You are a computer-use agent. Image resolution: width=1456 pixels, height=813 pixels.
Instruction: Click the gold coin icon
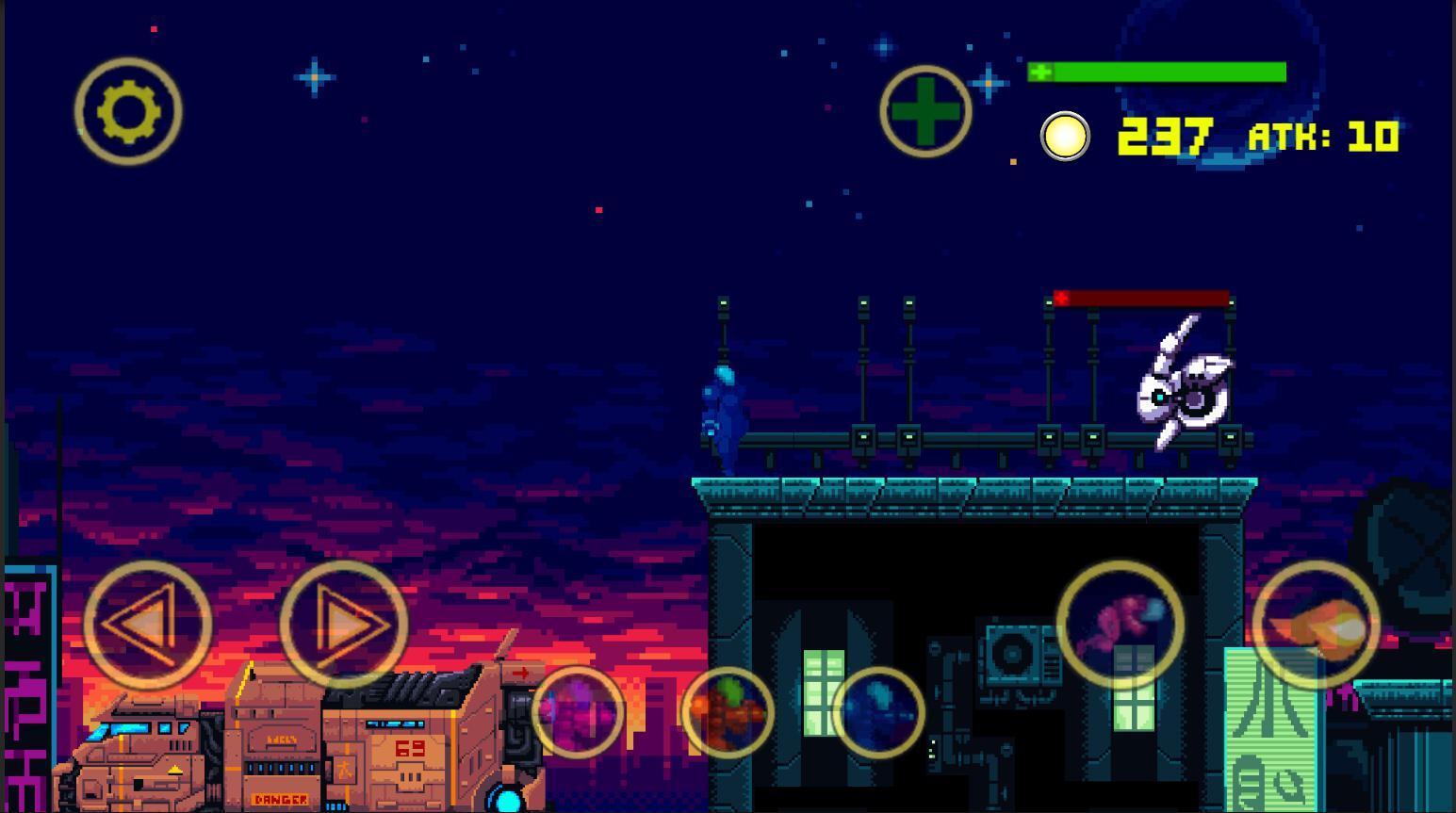pyautogui.click(x=1064, y=138)
